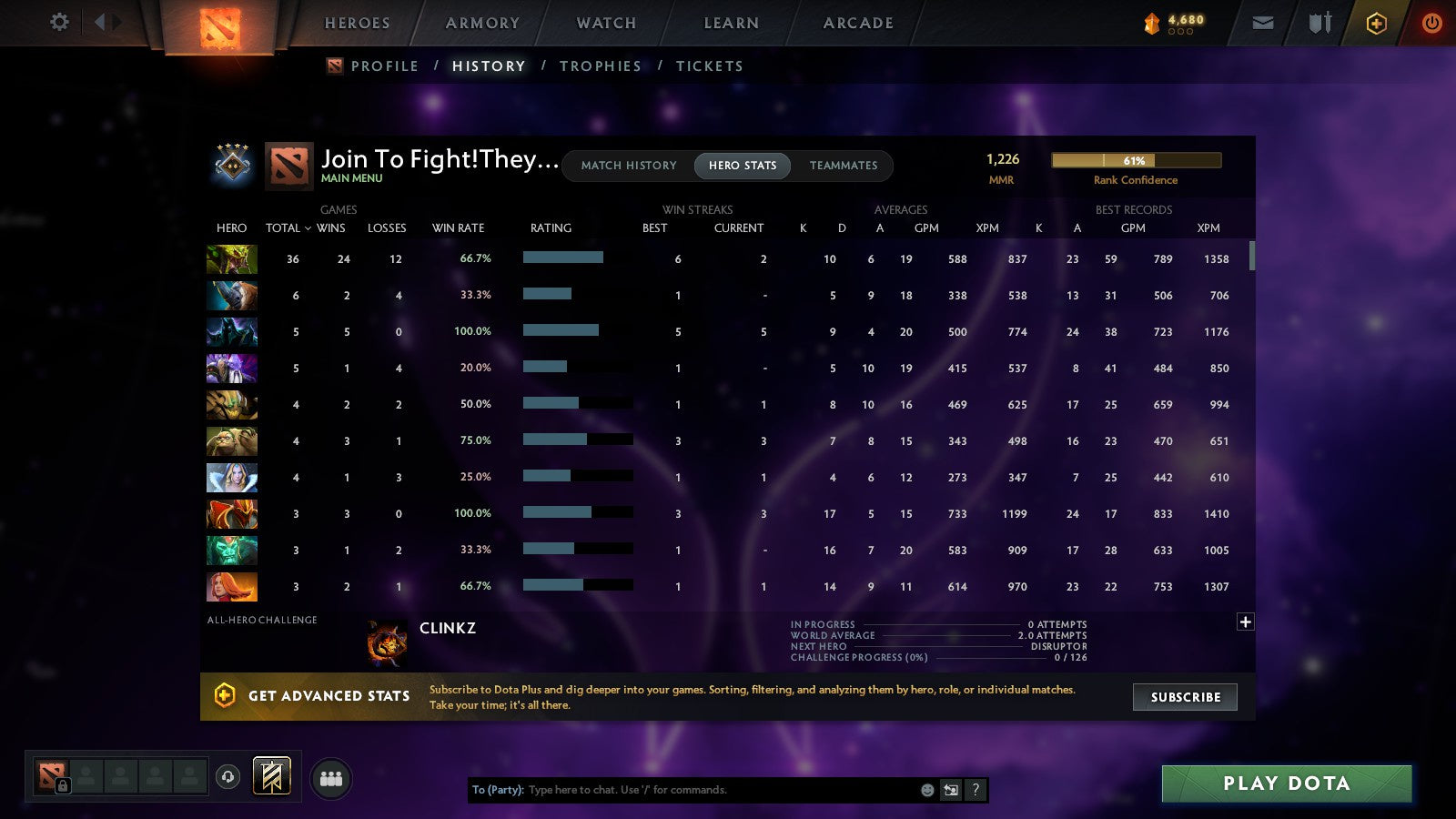Viewport: 1456px width, 819px height.
Task: Click the Rank Confidence progress bar
Action: coord(1136,160)
